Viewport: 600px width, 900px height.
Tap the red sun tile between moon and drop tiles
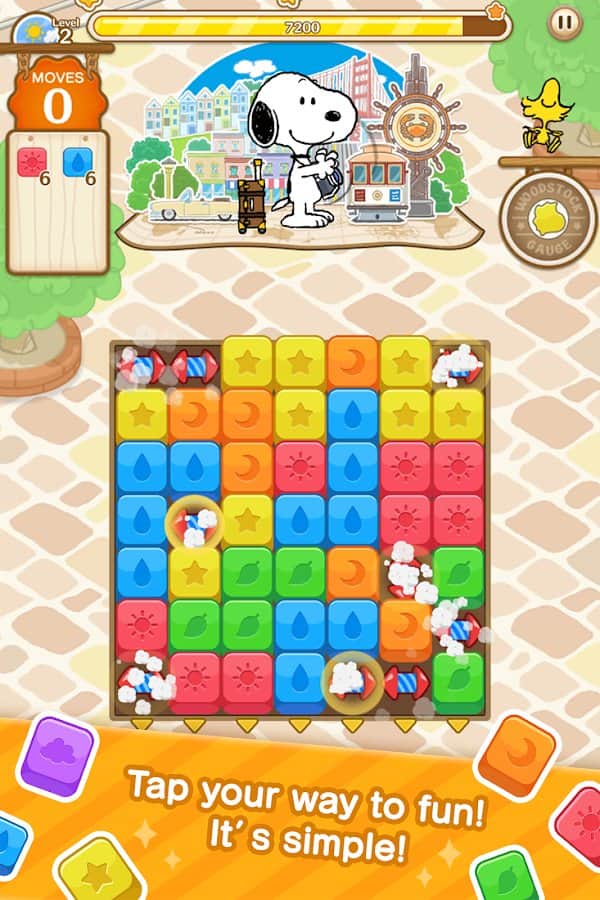(x=300, y=467)
